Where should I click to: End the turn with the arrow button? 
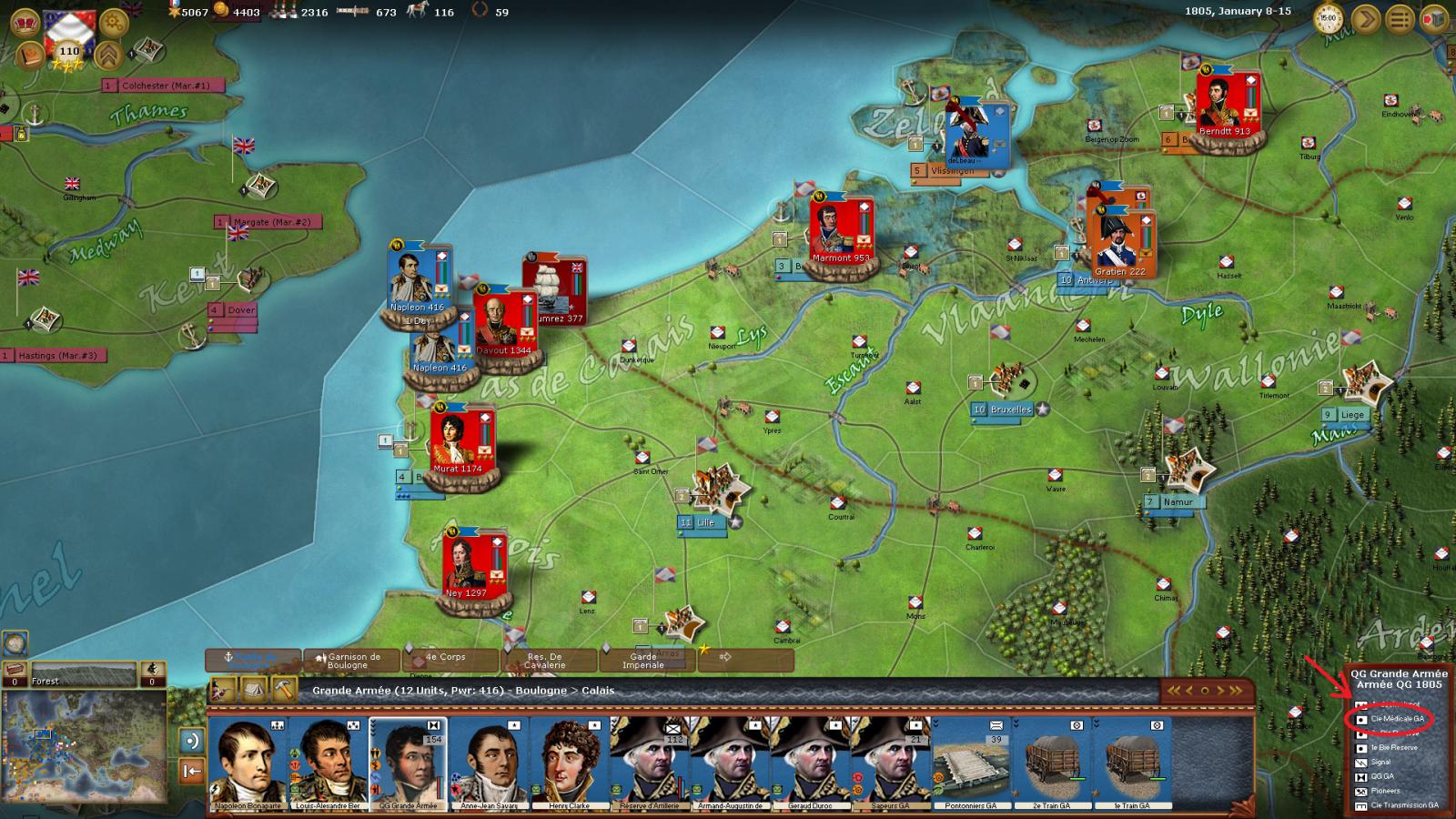point(1365,18)
